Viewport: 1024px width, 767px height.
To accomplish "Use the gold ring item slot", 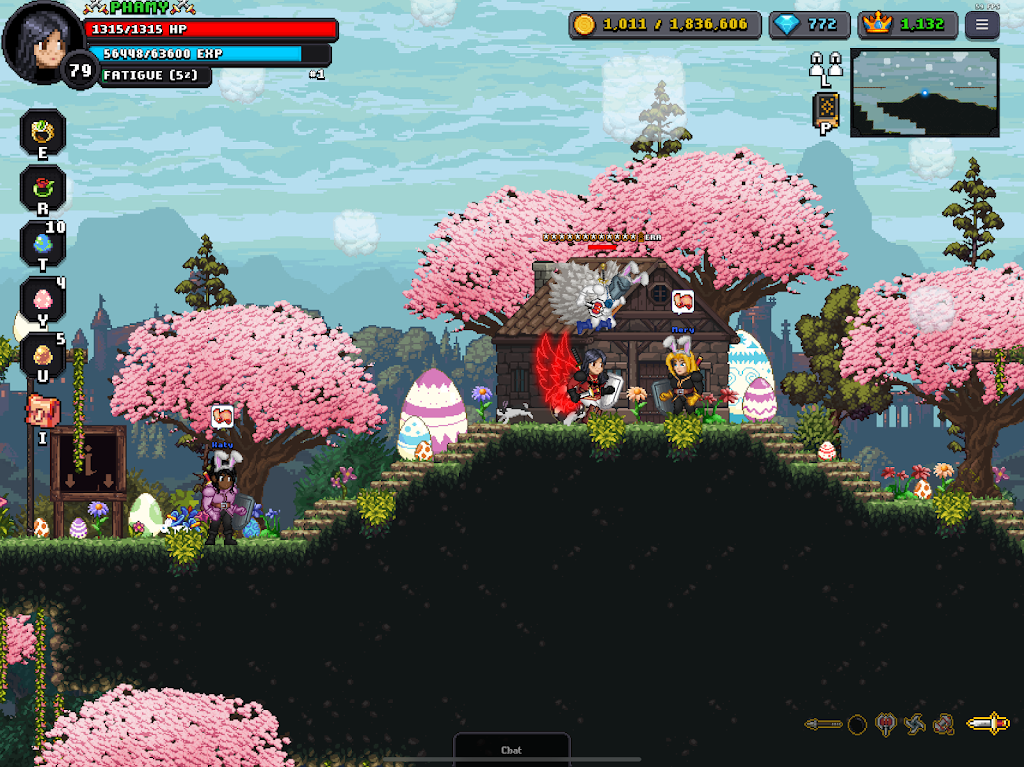I will point(43,132).
